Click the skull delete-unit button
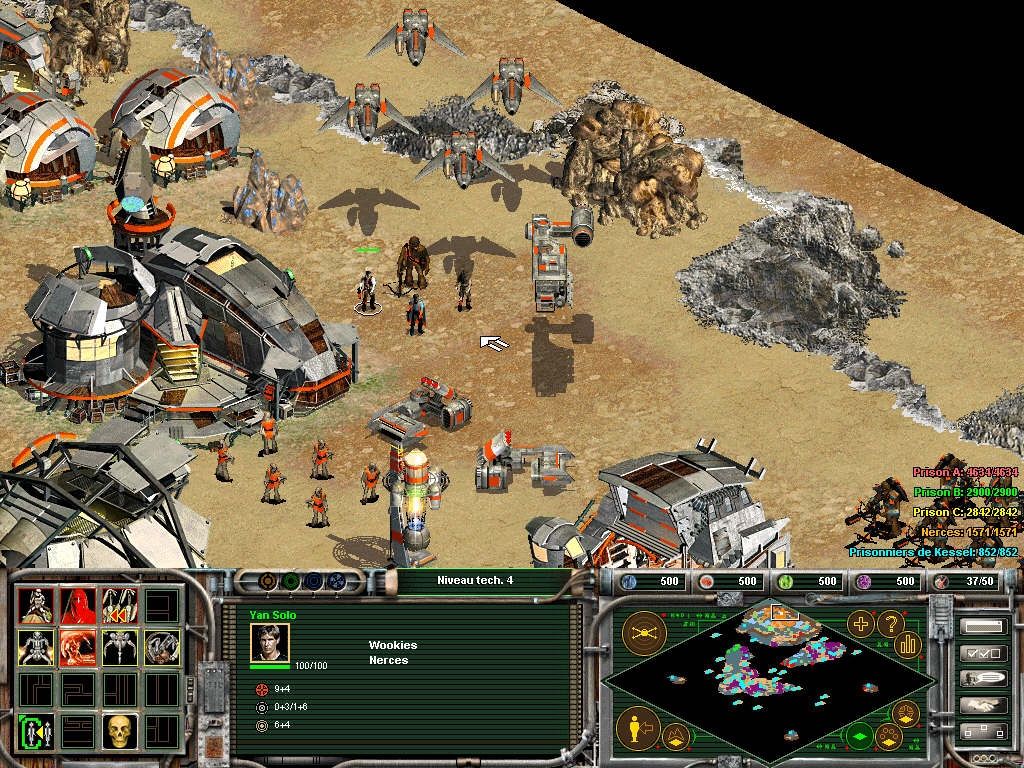This screenshot has width=1024, height=768. point(119,731)
